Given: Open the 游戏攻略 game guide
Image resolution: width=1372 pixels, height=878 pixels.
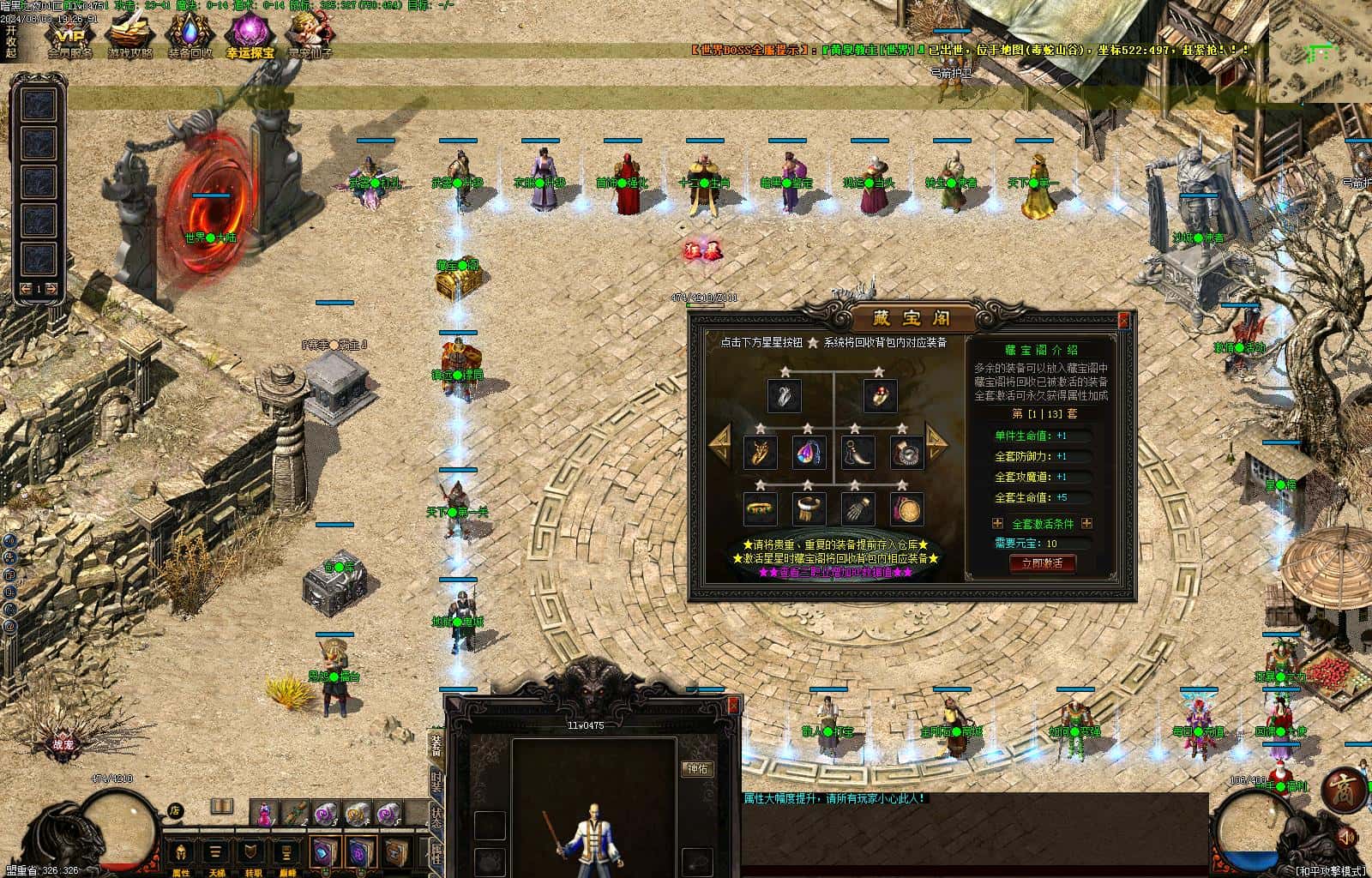Looking at the screenshot, I should [129, 37].
